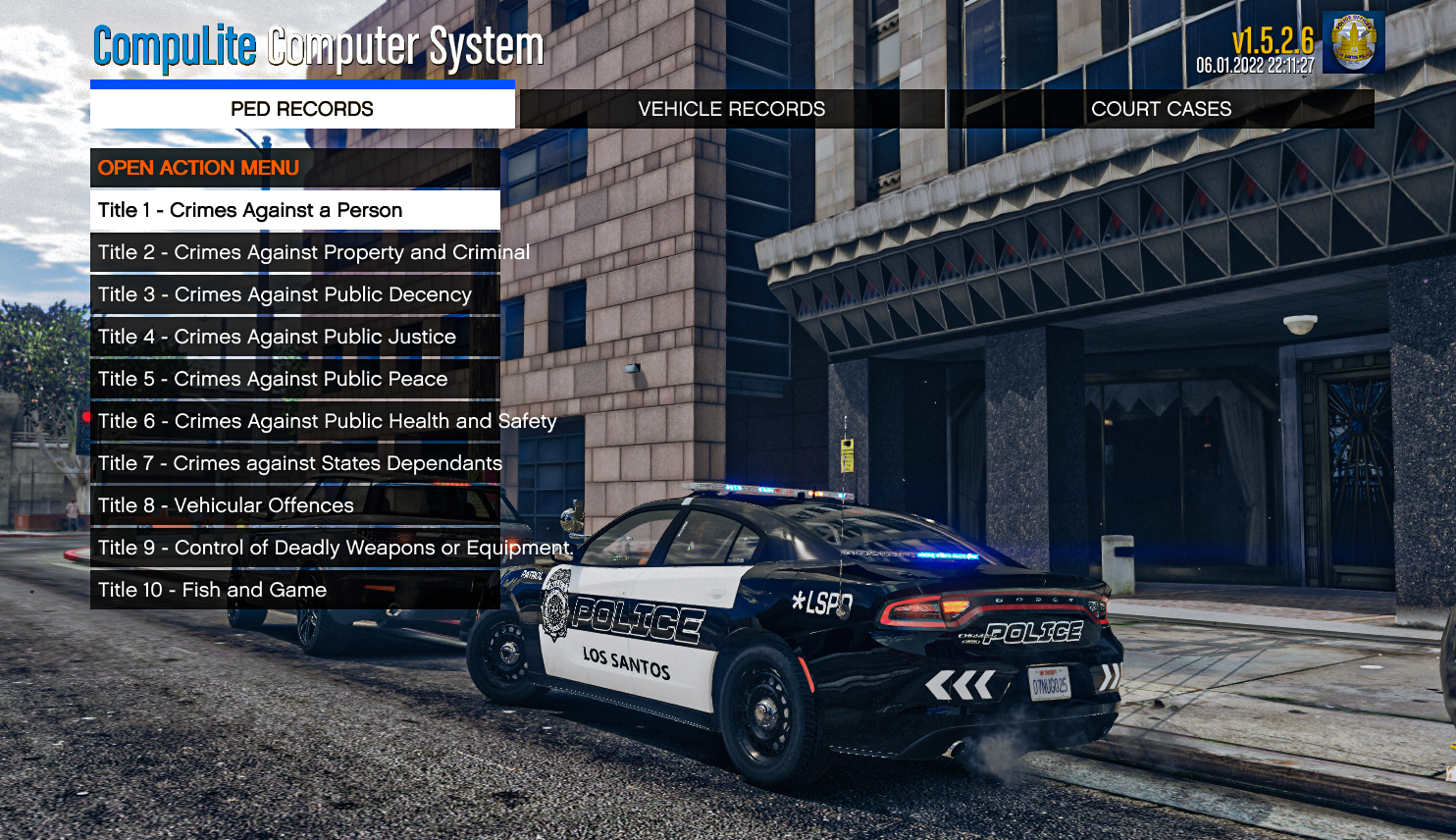Select Title 1 Crimes Against a Person
This screenshot has width=1456, height=840.
294,210
